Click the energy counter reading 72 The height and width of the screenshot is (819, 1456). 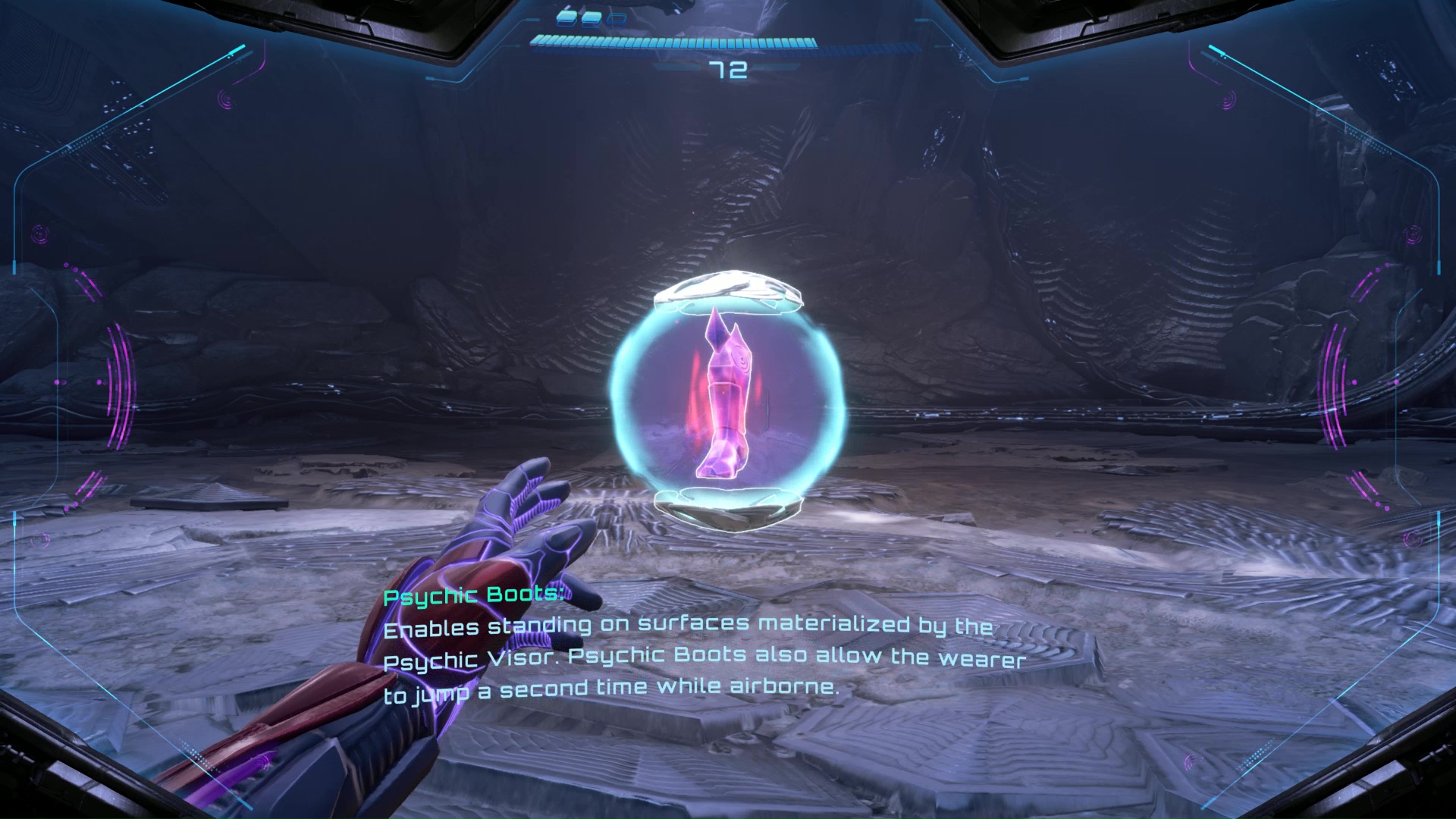click(730, 71)
